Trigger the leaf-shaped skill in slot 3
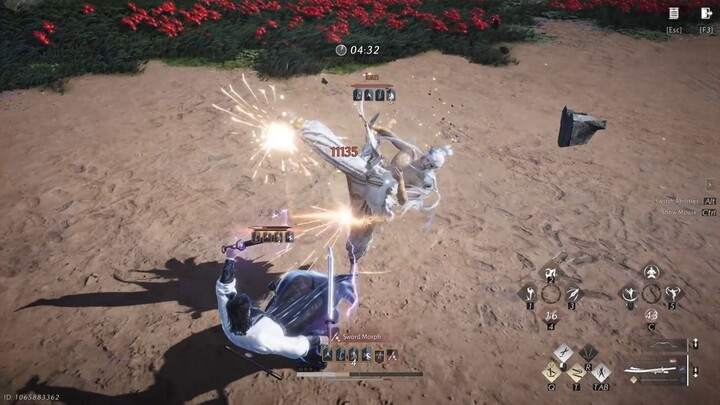The width and height of the screenshot is (720, 405). (x=573, y=293)
